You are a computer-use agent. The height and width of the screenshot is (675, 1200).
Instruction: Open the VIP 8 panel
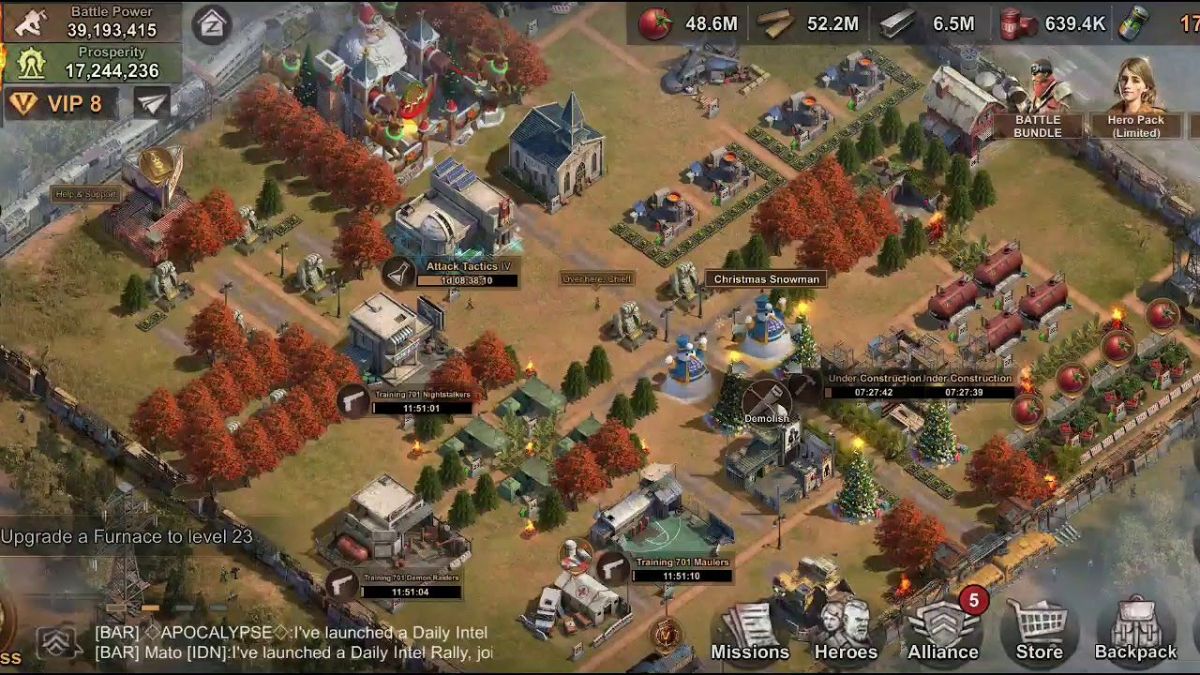(60, 103)
